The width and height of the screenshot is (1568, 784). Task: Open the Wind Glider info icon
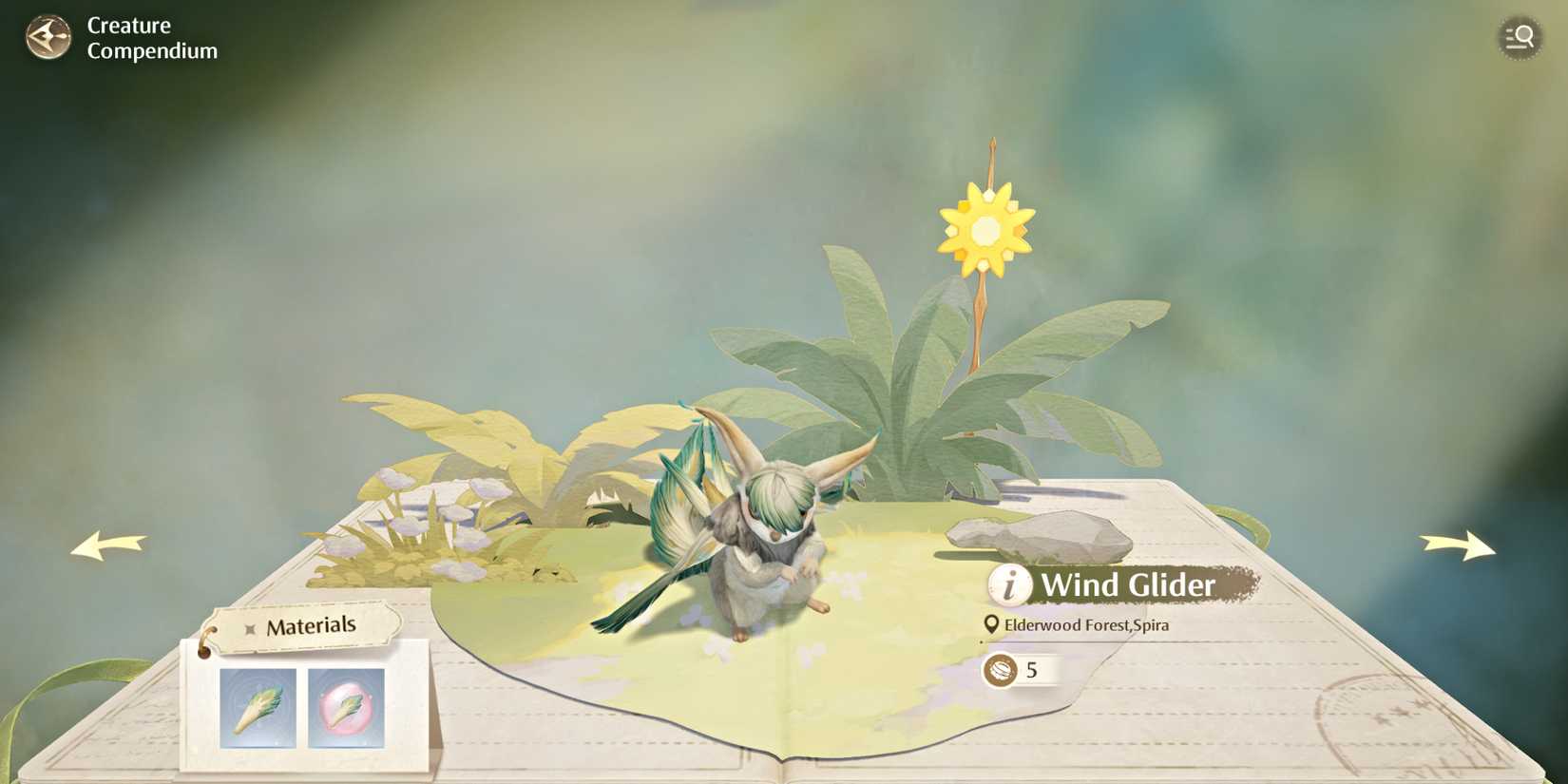coord(1008,586)
